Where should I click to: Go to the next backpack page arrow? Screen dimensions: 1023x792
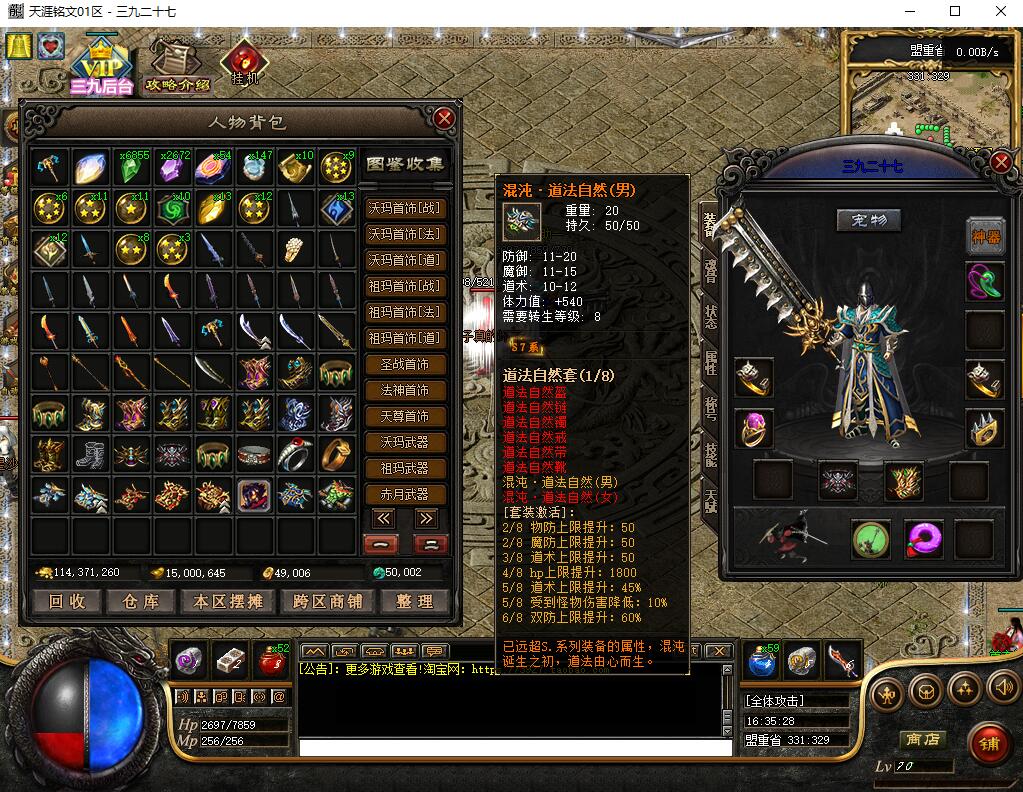pyautogui.click(x=427, y=518)
